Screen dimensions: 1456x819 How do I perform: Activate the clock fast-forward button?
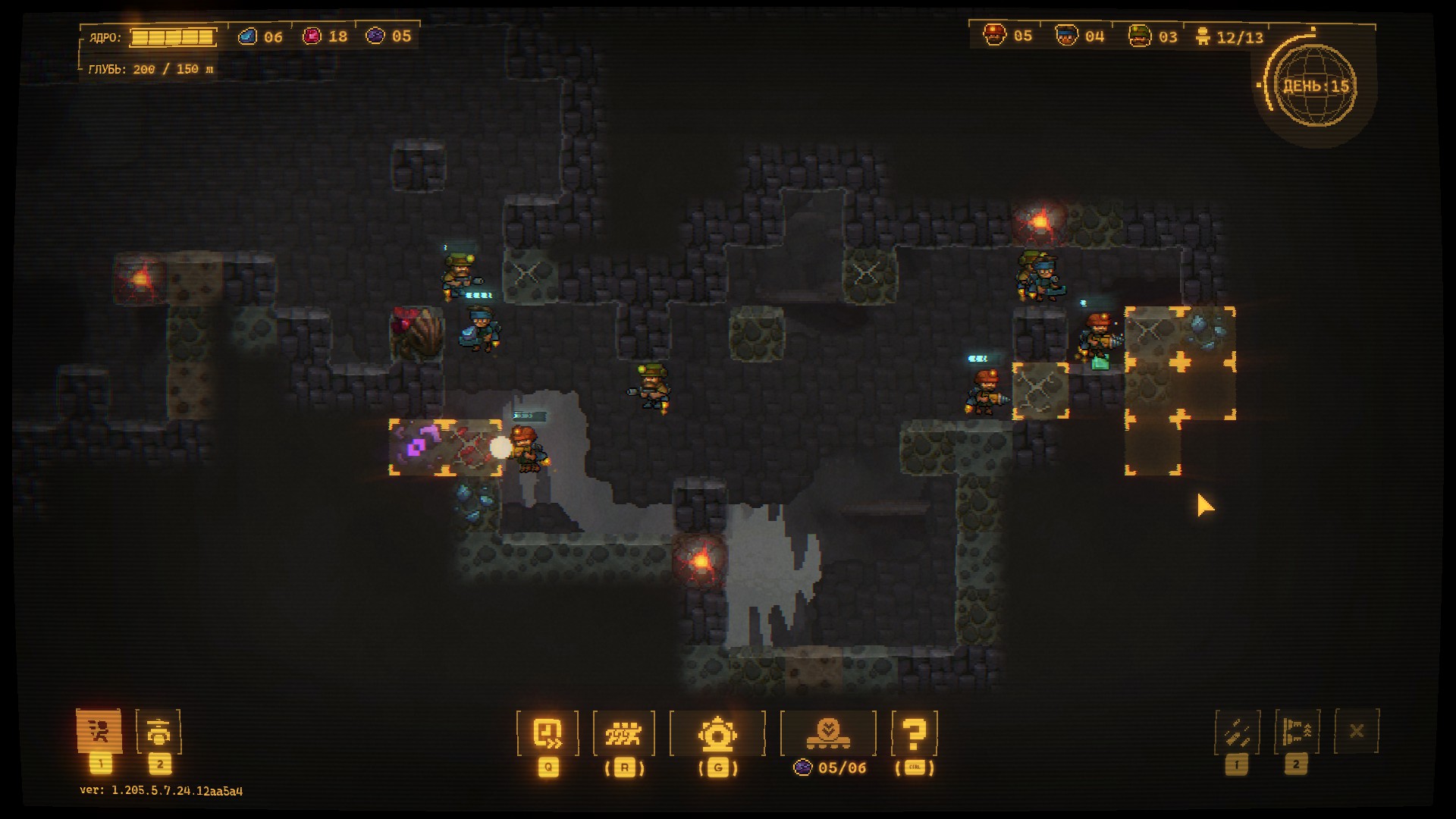[x=548, y=733]
